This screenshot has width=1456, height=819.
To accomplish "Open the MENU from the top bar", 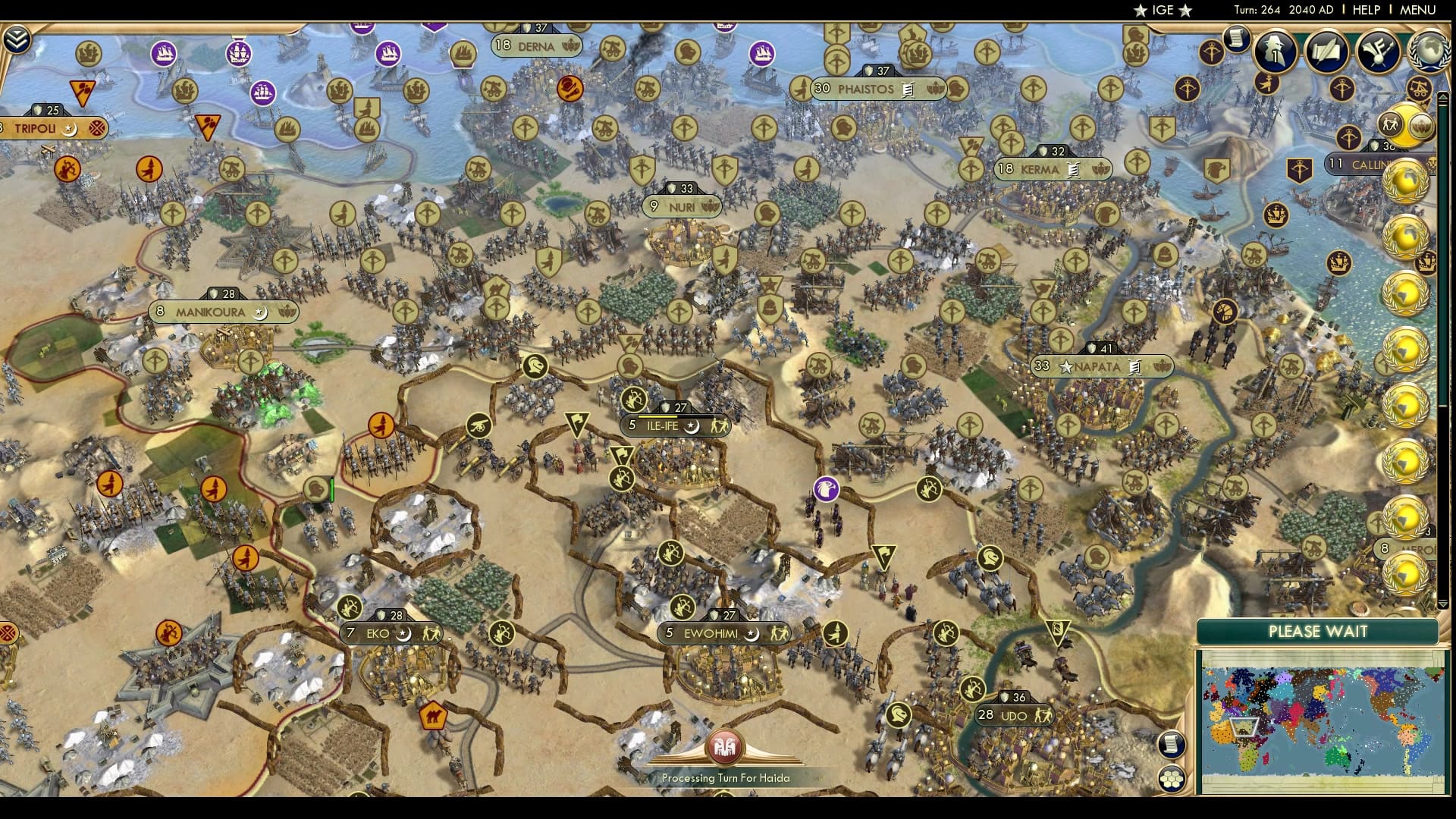I will click(1423, 11).
